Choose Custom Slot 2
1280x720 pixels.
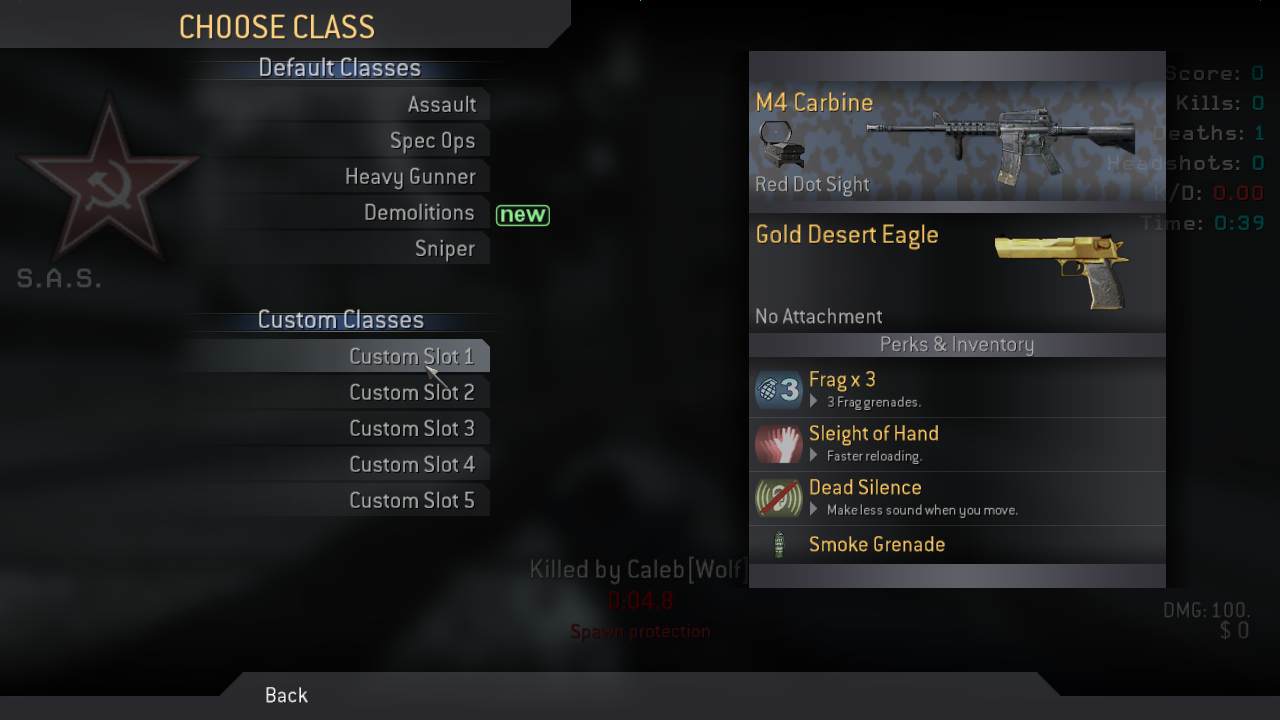pos(411,393)
